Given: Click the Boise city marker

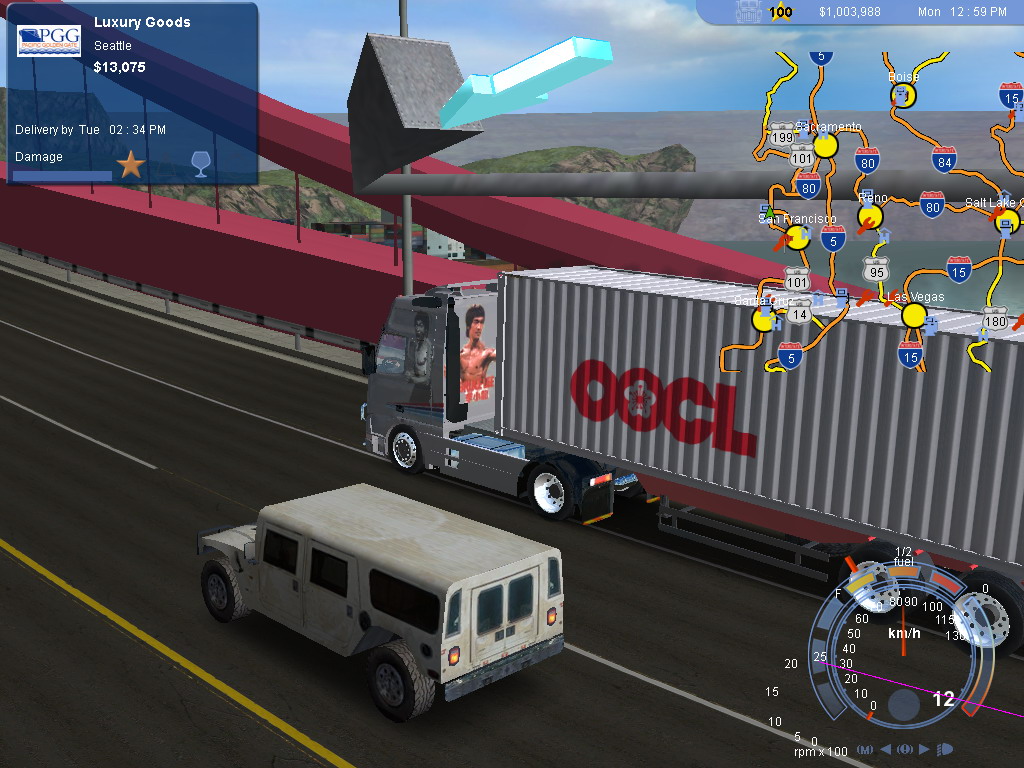Looking at the screenshot, I should click(x=903, y=95).
